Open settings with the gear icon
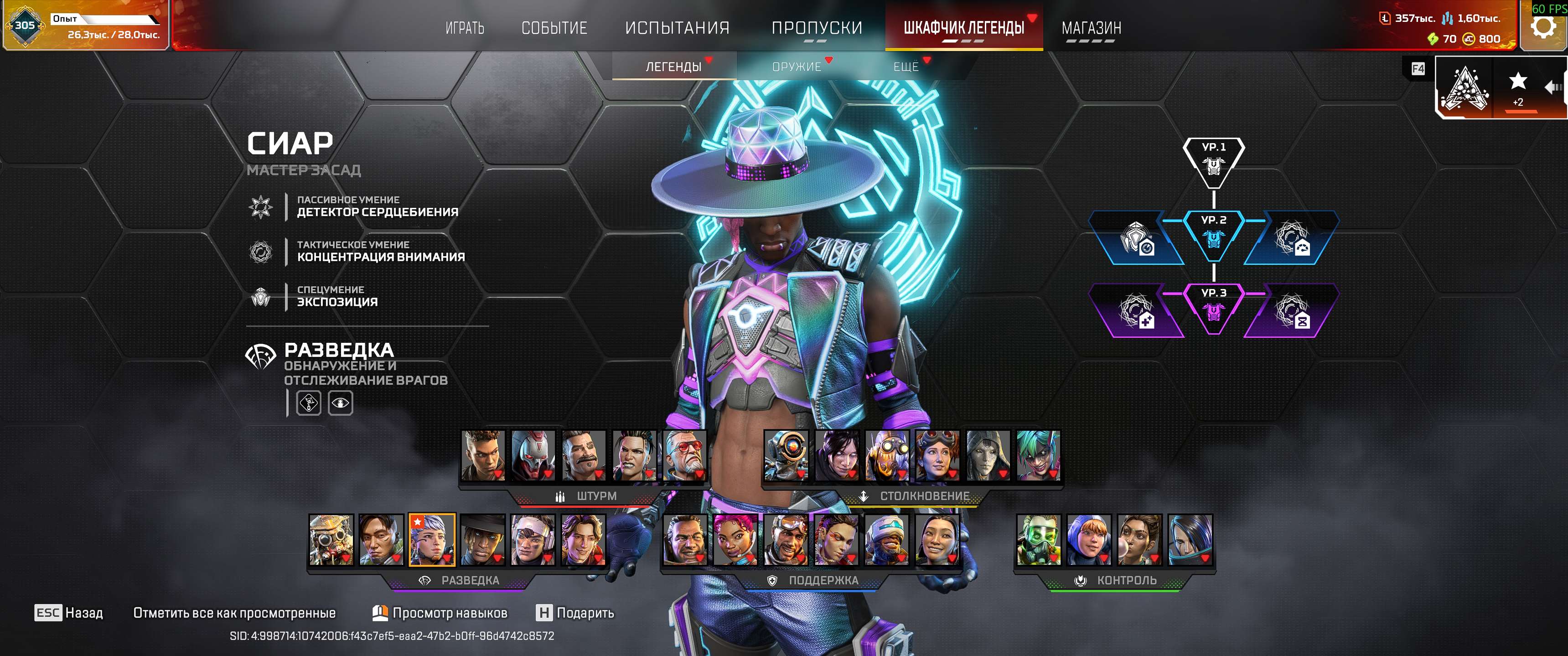 pos(1543,27)
